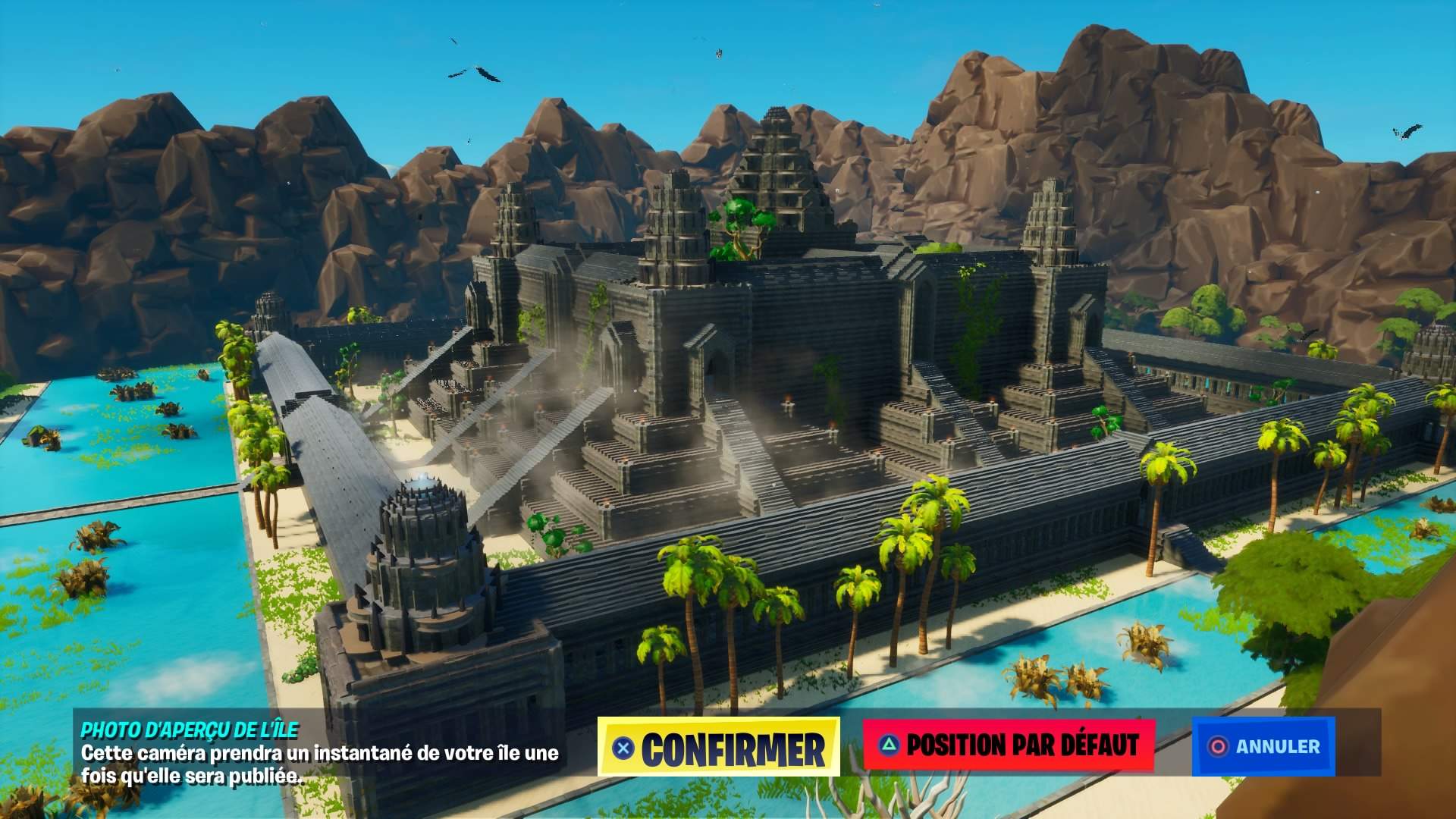Select the red Position par défaut button
Screen dimensions: 1456x819
(x=1009, y=745)
